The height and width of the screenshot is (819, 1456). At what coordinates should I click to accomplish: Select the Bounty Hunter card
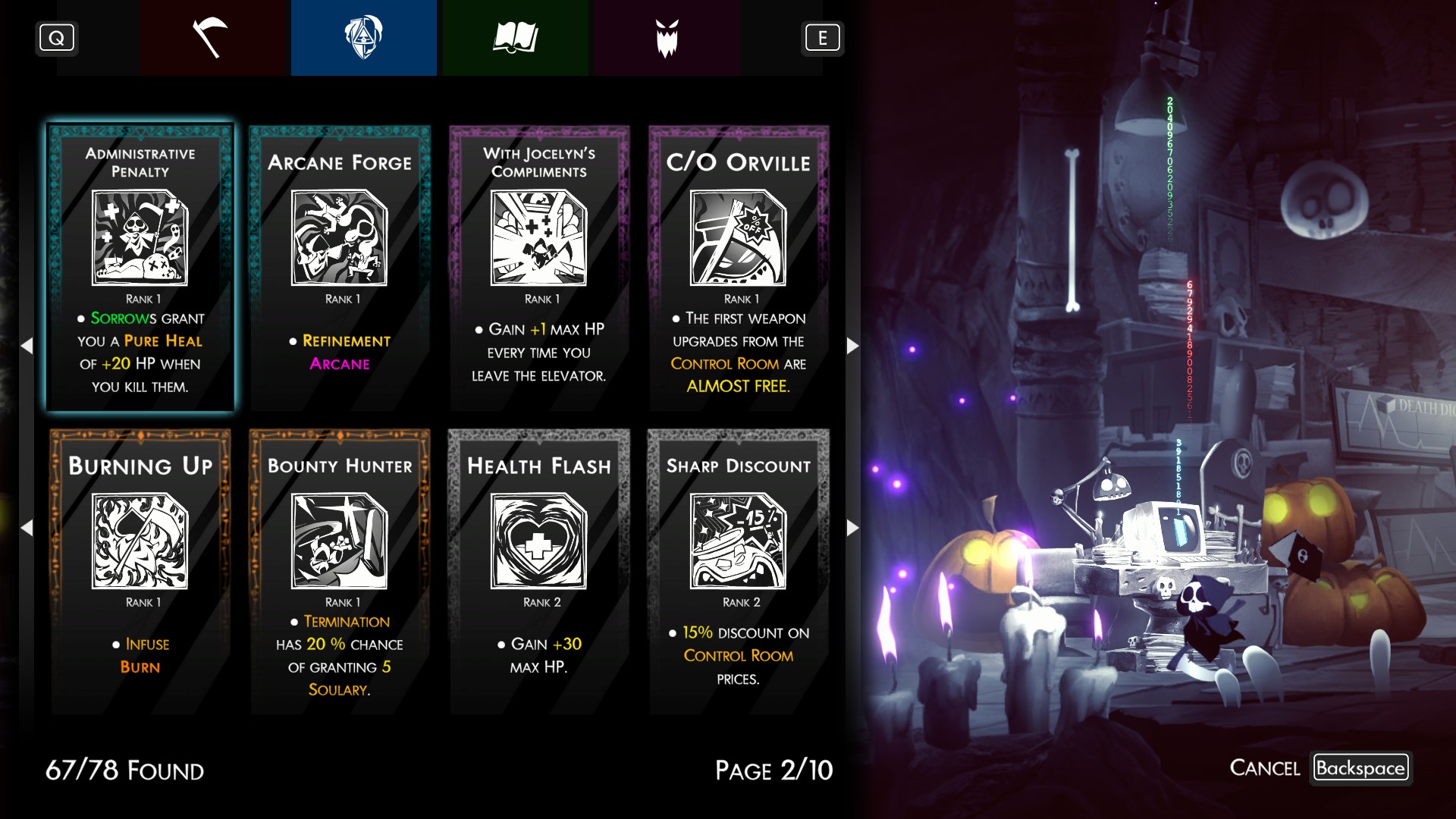(340, 571)
